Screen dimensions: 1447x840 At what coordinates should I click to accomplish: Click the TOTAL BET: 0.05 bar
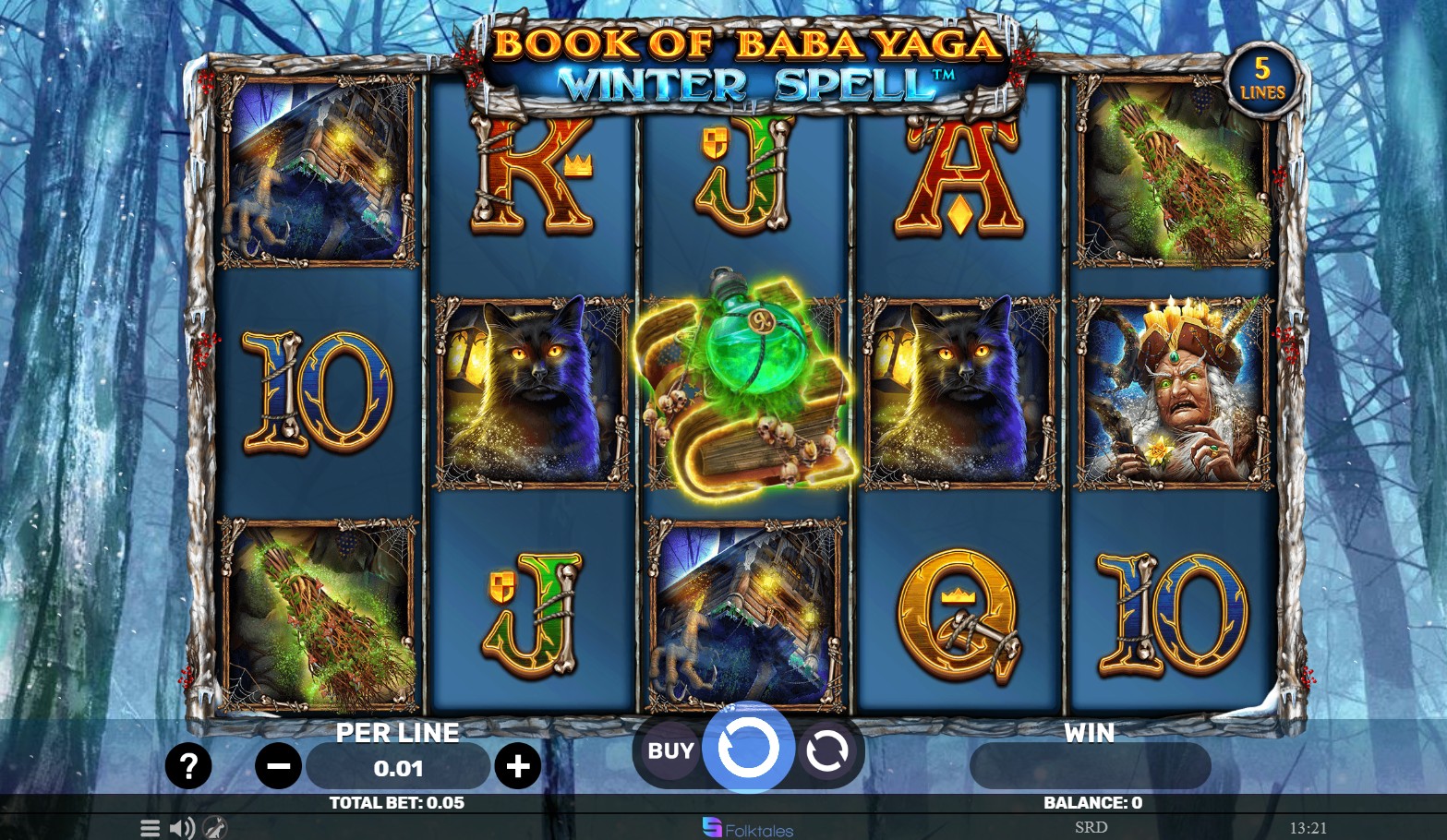pyautogui.click(x=398, y=802)
